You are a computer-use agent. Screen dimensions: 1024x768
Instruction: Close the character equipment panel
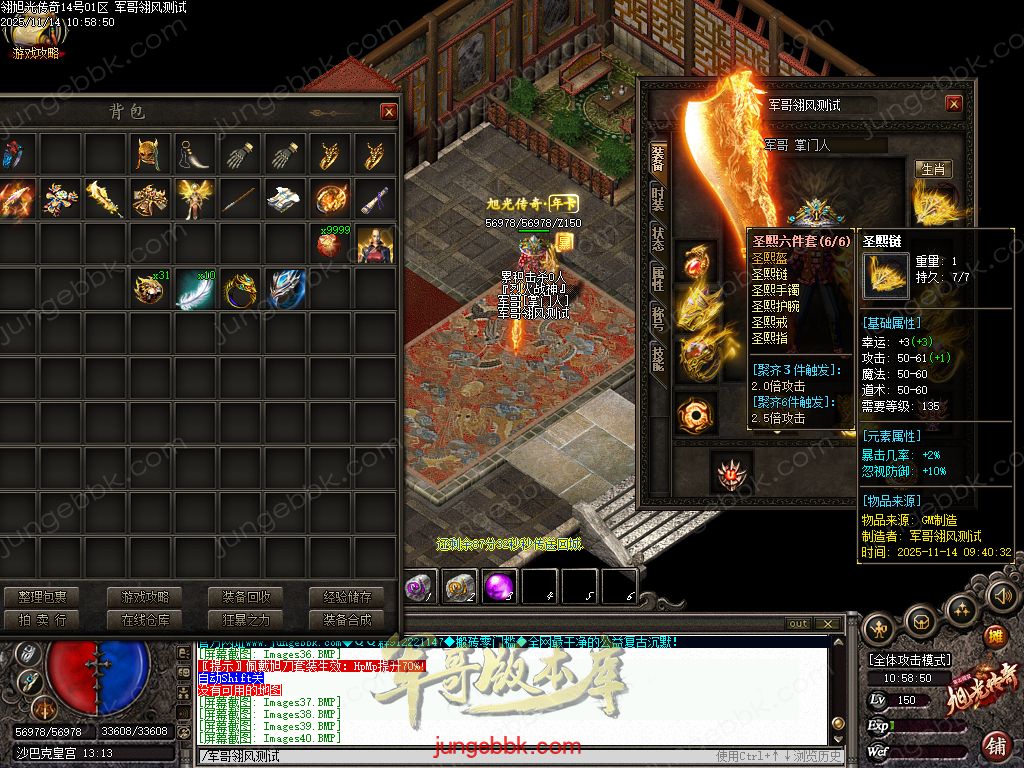pos(953,104)
